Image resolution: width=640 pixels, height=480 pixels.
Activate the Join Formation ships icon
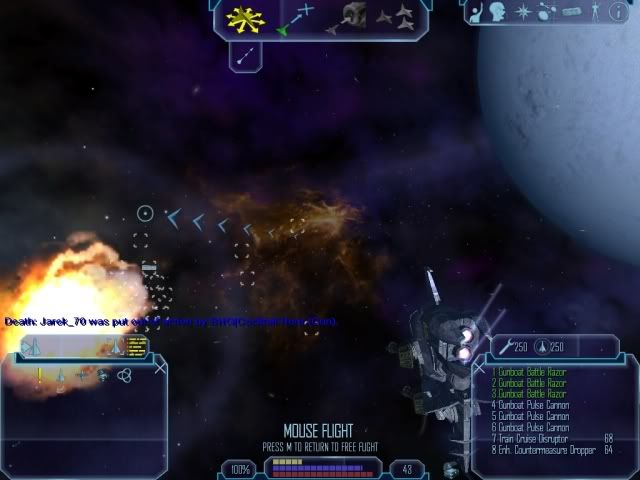398,17
